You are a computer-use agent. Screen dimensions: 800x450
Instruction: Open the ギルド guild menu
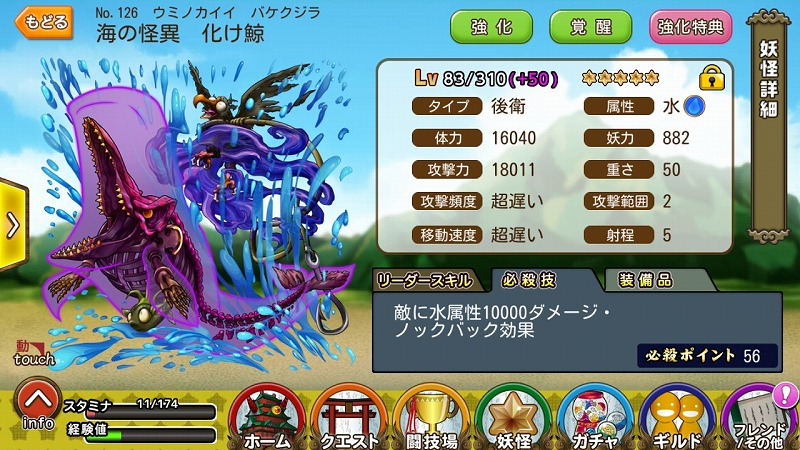pos(677,418)
